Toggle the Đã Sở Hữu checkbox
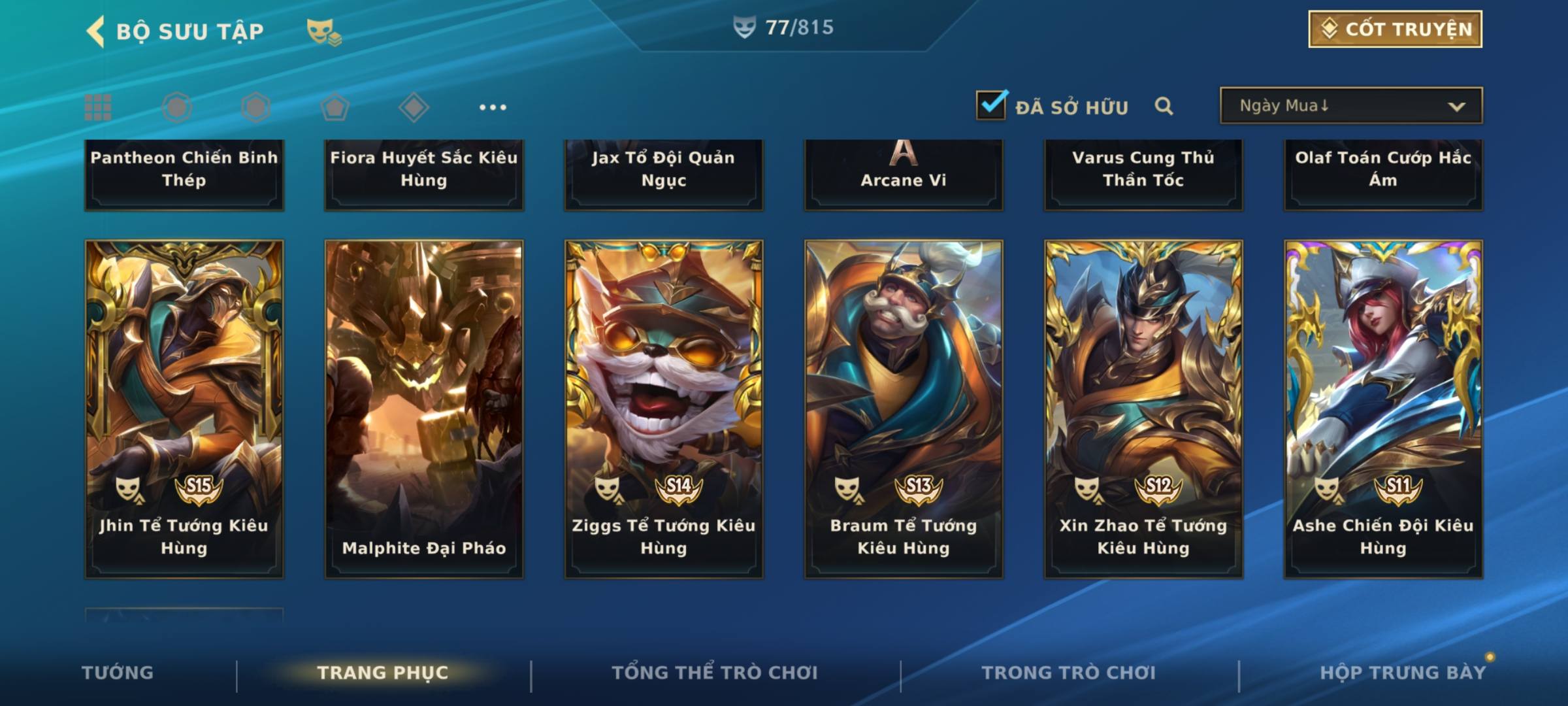The width and height of the screenshot is (1568, 706). point(991,105)
